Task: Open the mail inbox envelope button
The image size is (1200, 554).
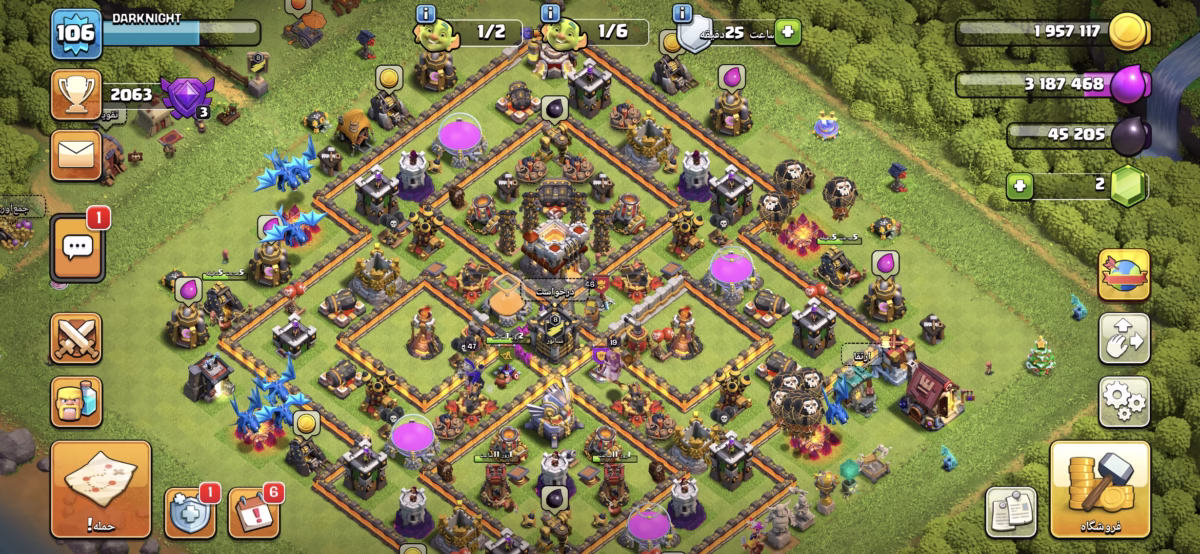Action: point(76,154)
